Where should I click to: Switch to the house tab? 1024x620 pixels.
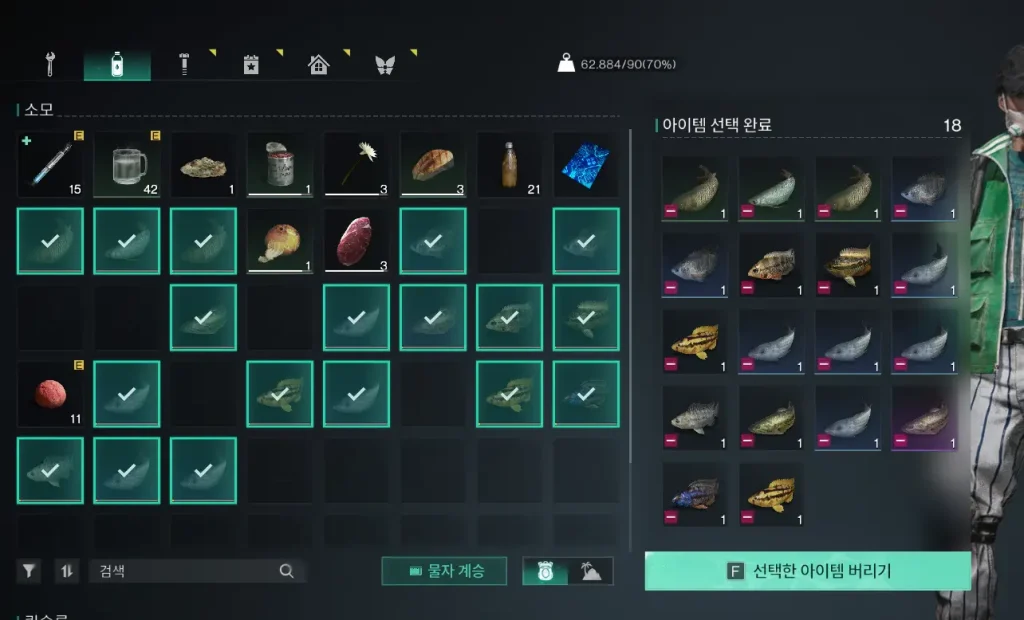tap(318, 65)
